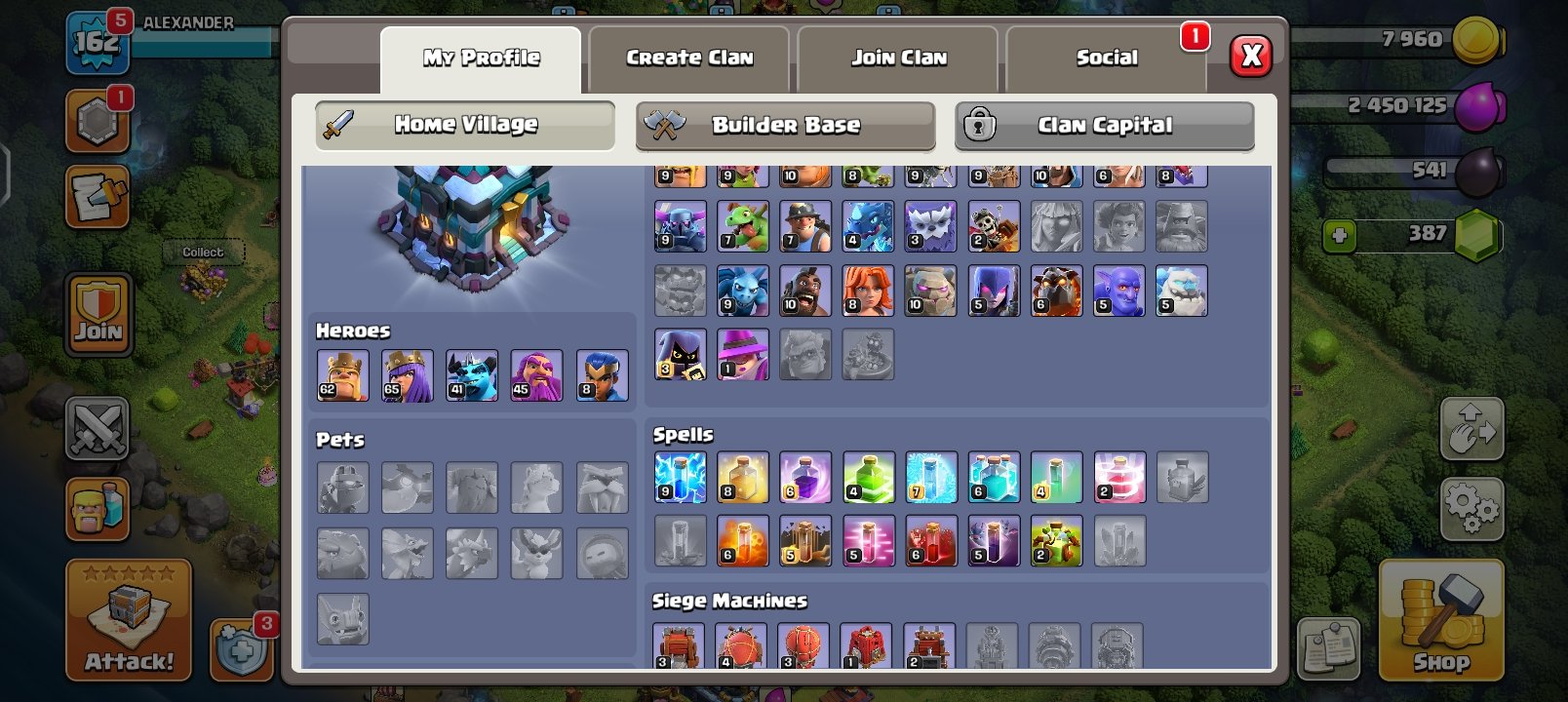Select the Royal Champion hero portrait

tap(602, 373)
